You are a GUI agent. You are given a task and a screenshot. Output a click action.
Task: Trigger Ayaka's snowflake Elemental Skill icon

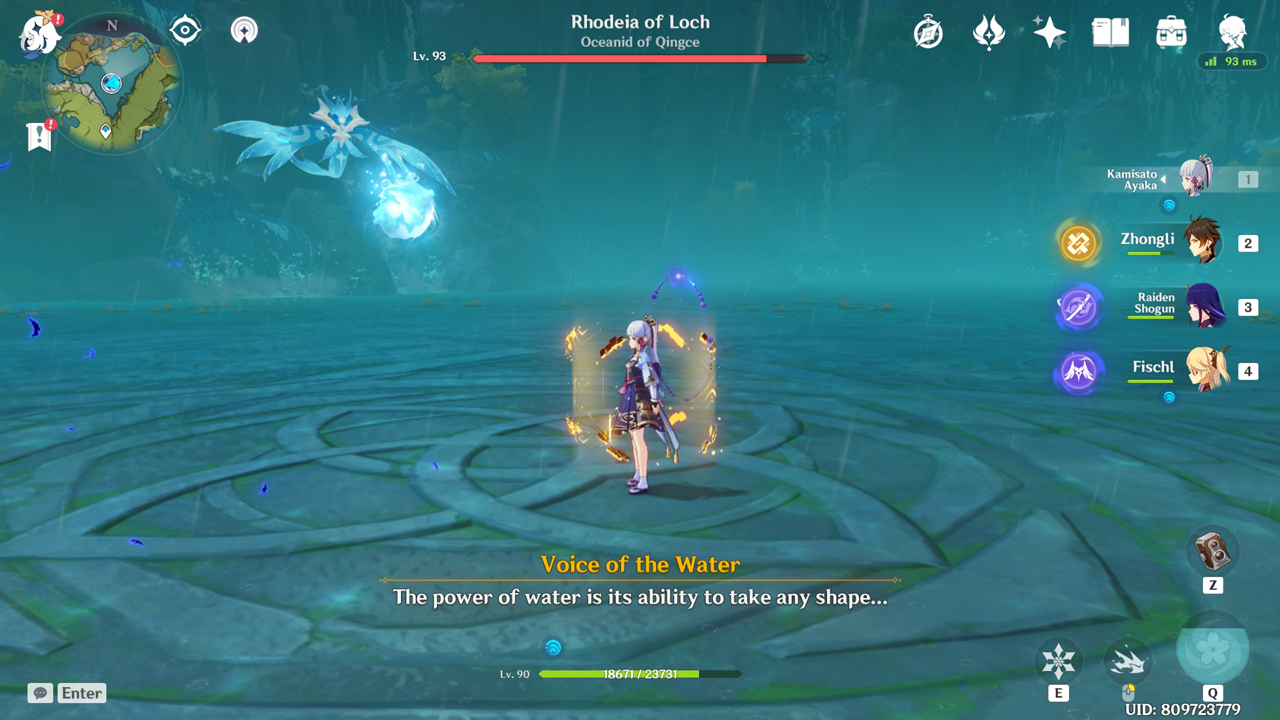click(x=1058, y=662)
